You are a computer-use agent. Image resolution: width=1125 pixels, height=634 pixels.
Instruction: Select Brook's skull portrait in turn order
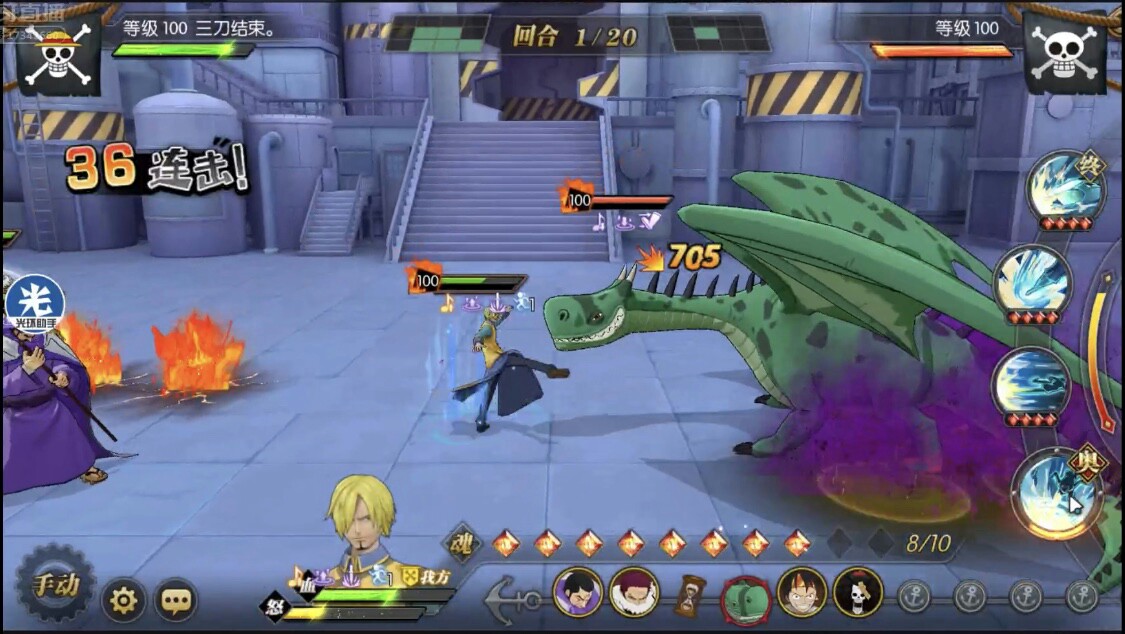[x=858, y=592]
